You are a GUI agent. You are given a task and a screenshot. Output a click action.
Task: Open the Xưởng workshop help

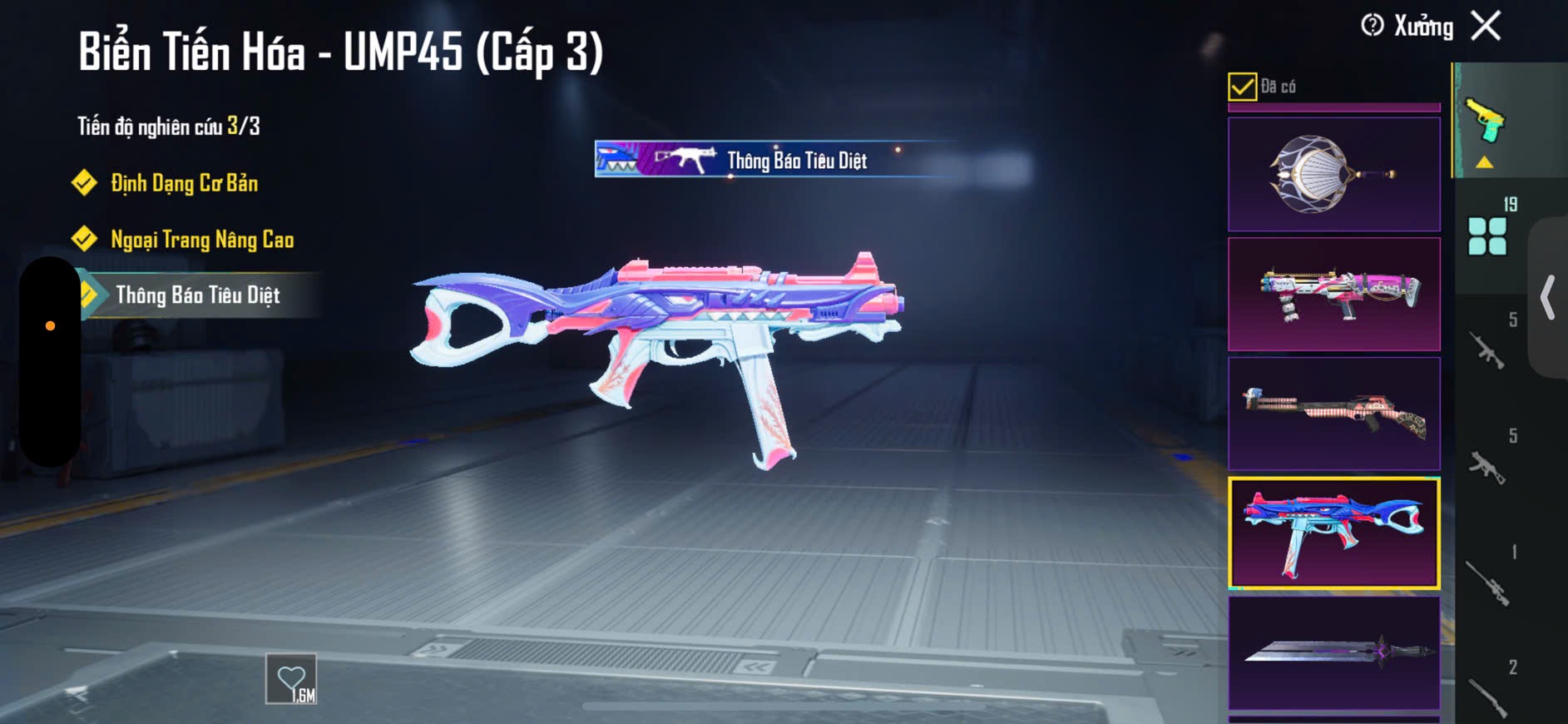point(1373,26)
